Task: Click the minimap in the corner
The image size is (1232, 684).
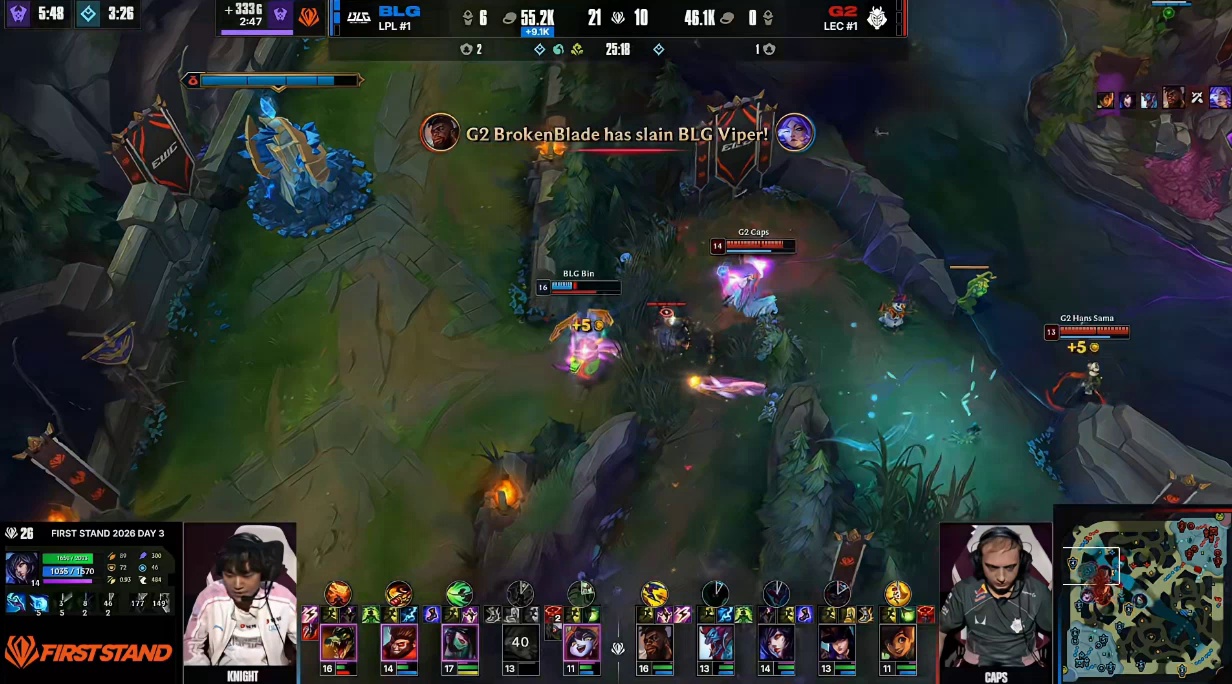Action: click(1141, 594)
